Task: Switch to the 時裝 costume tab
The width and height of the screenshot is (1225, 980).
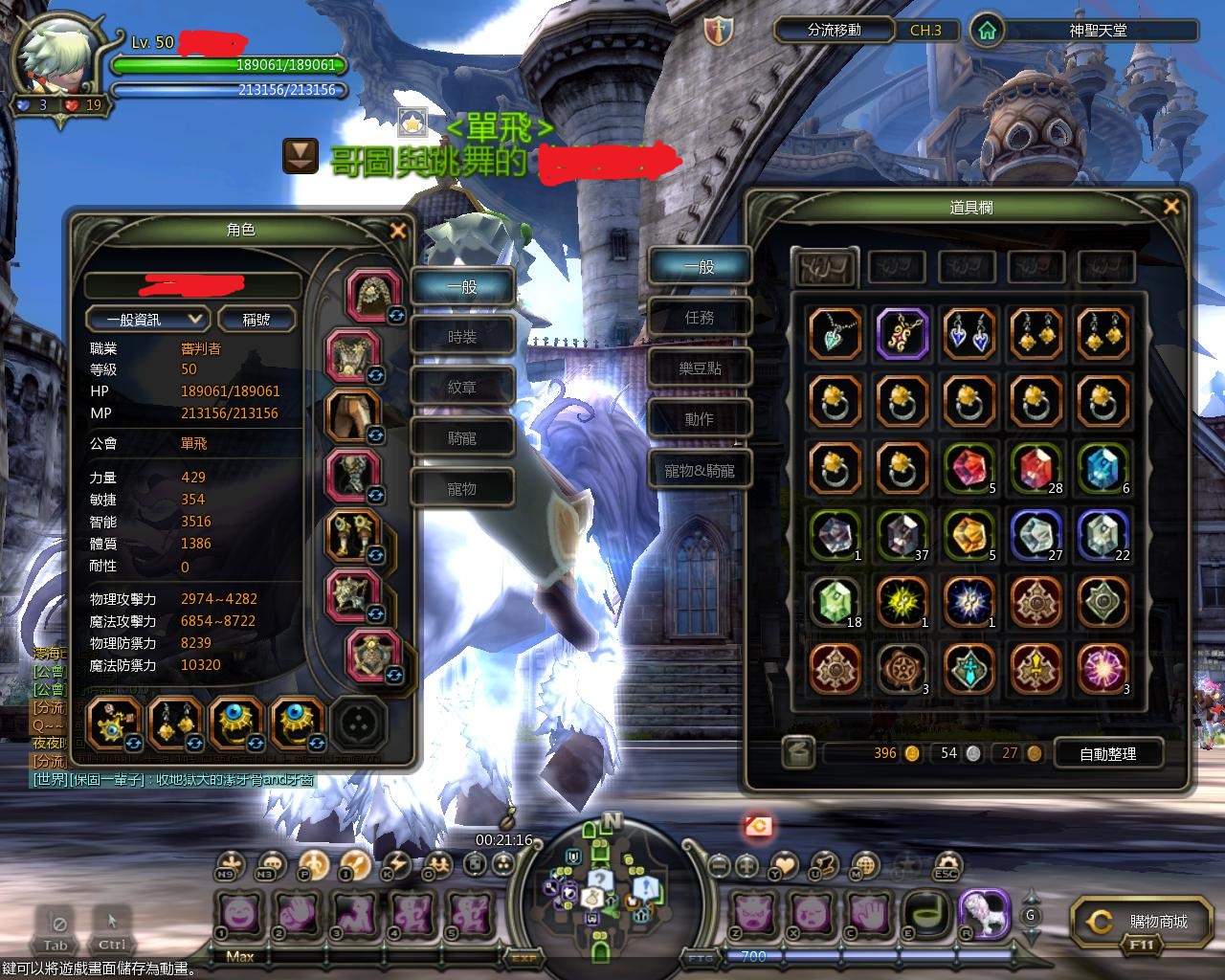Action: tap(462, 337)
